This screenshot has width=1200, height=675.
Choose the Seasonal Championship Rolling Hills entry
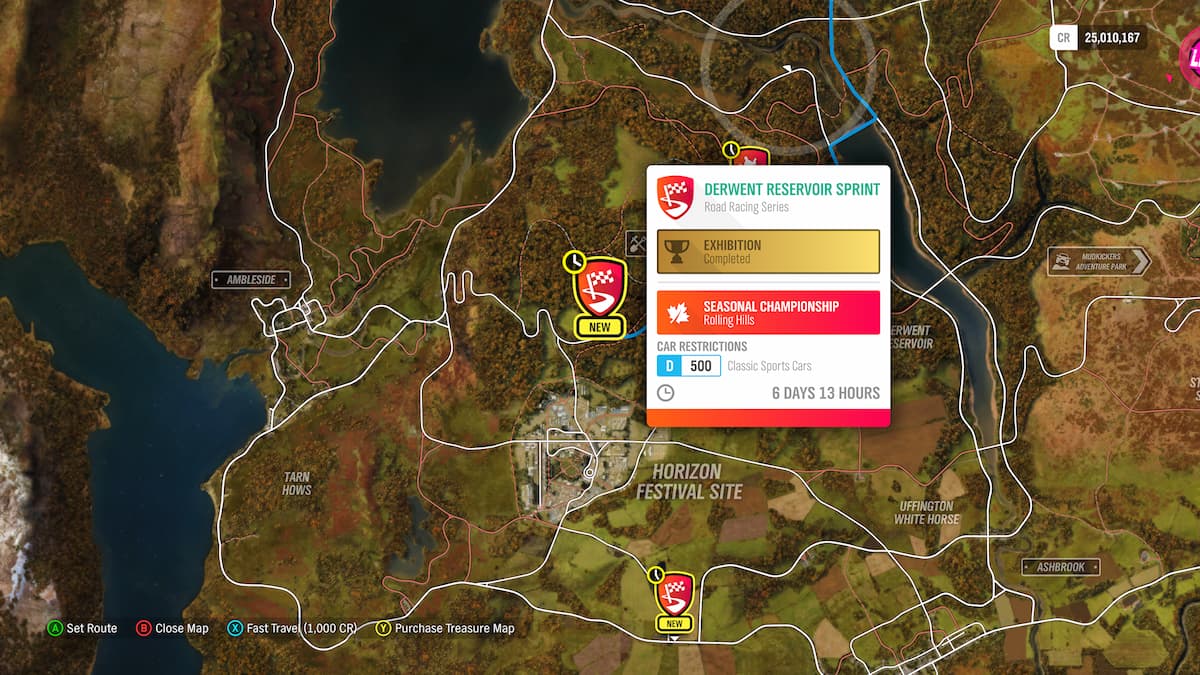tap(768, 312)
